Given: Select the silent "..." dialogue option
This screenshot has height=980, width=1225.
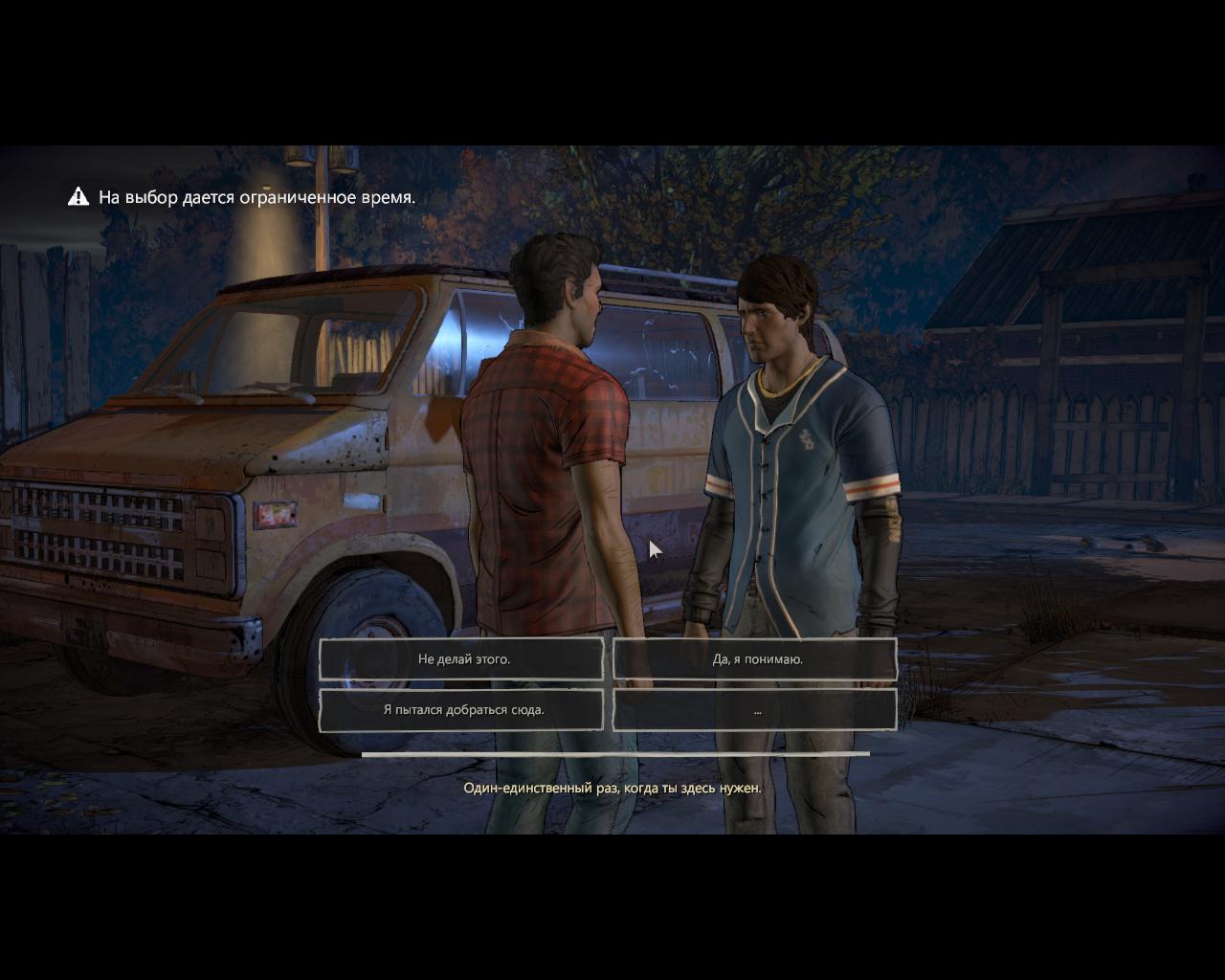Looking at the screenshot, I should [756, 709].
